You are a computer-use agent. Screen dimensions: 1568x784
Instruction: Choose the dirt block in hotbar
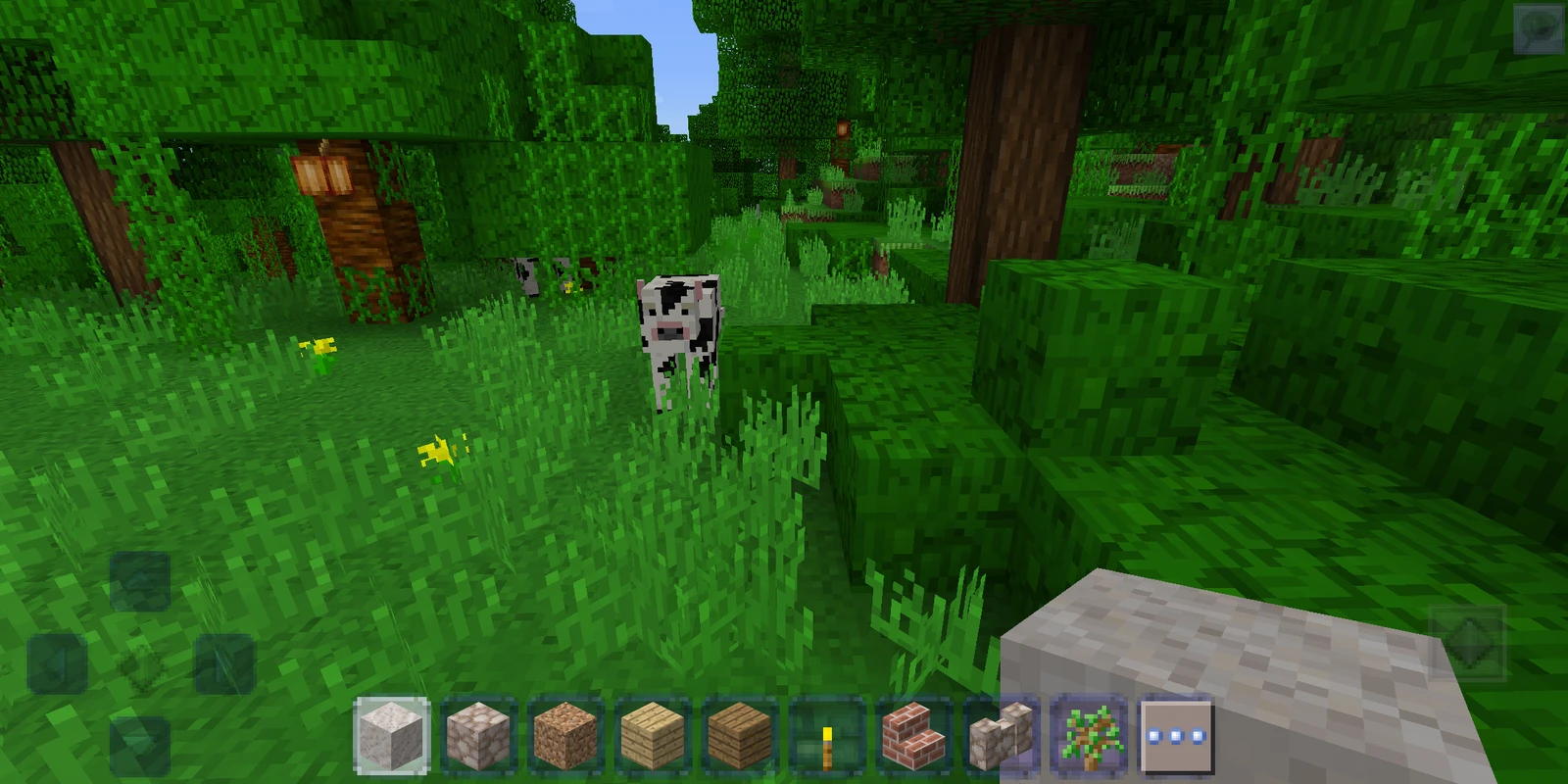565,736
